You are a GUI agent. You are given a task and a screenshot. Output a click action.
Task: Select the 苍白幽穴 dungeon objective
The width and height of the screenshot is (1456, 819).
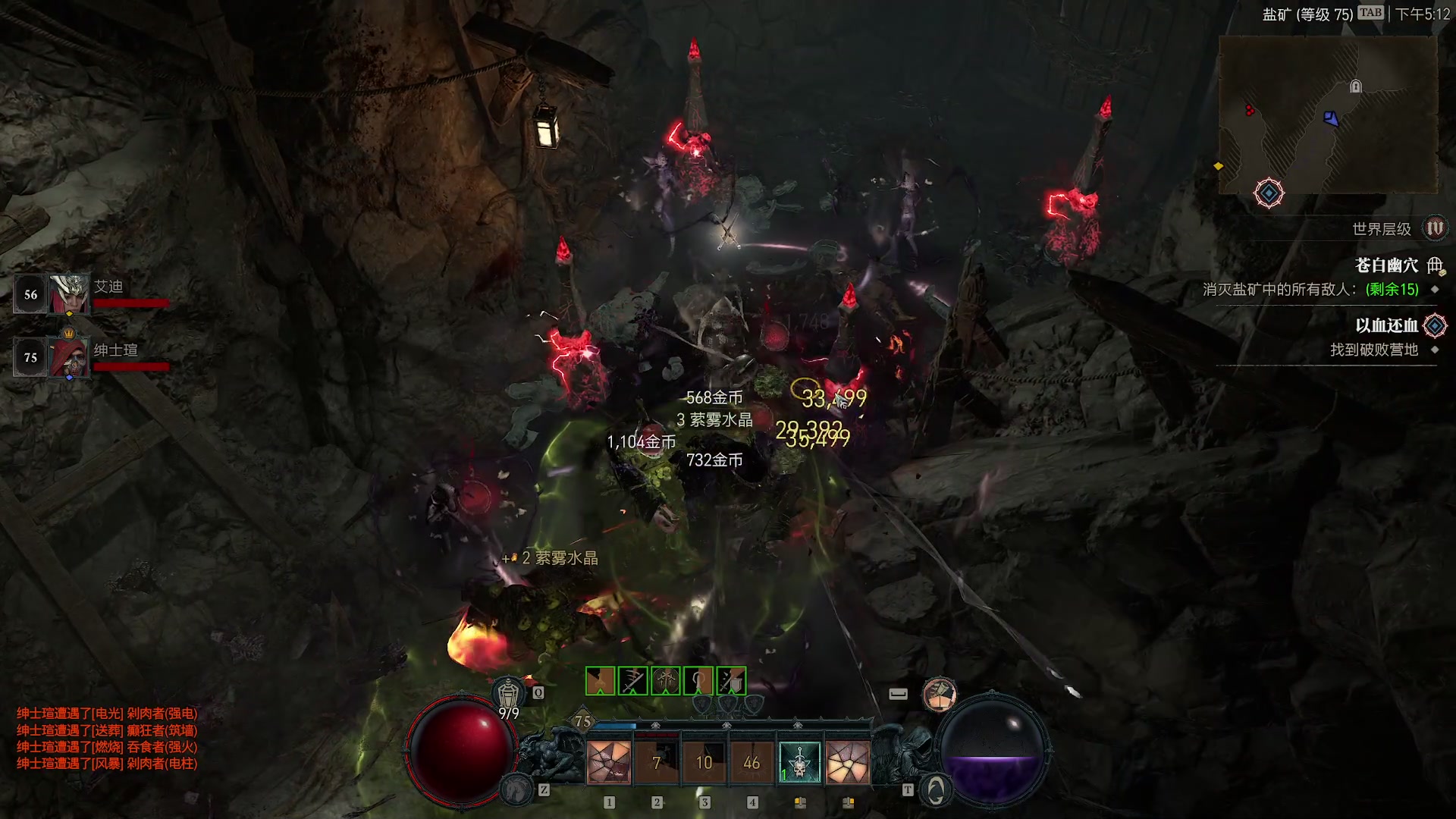tap(1386, 265)
